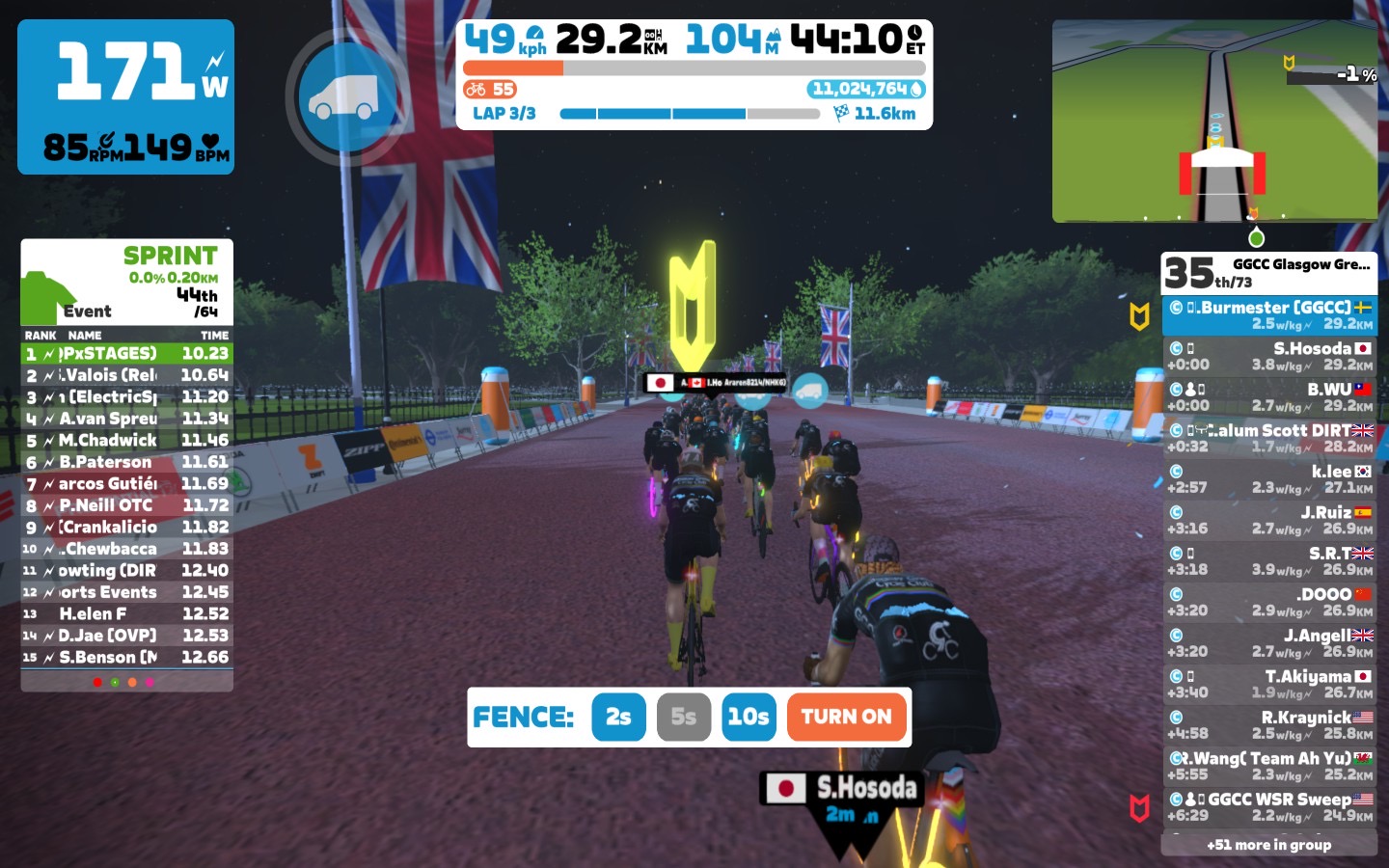Select J.Ruiz in the riders list

[1268, 520]
